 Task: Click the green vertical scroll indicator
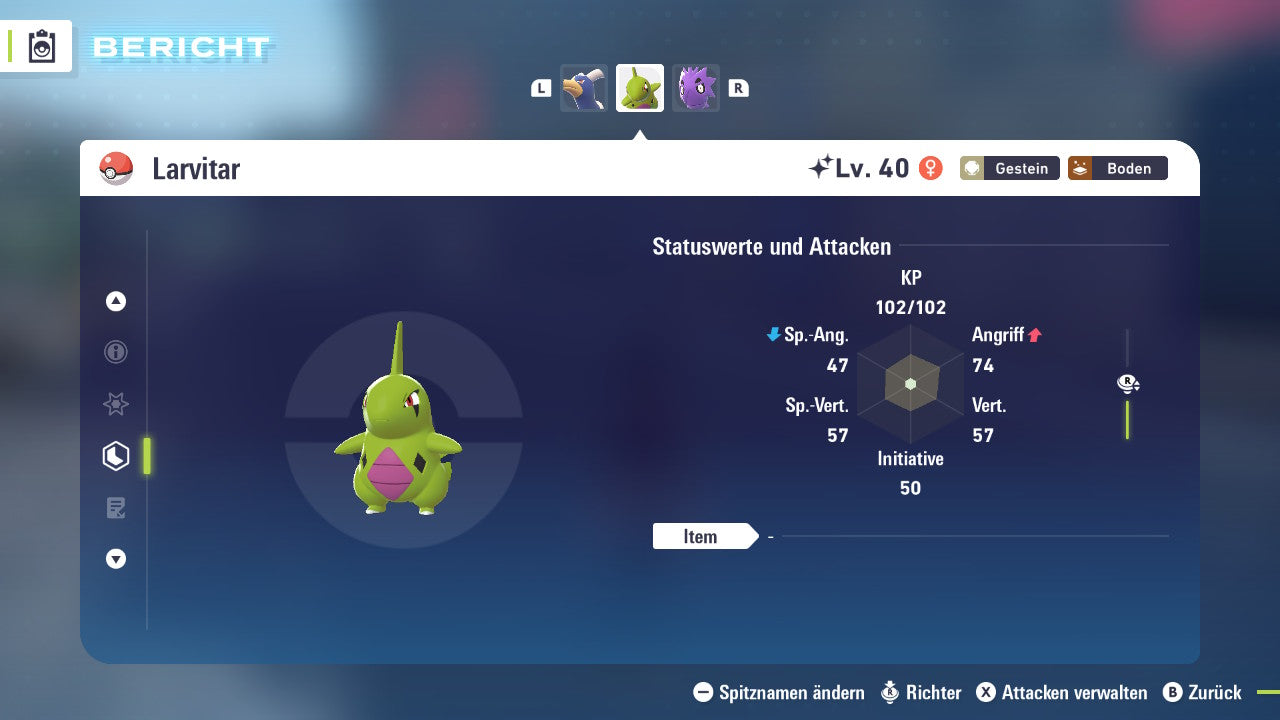1128,420
